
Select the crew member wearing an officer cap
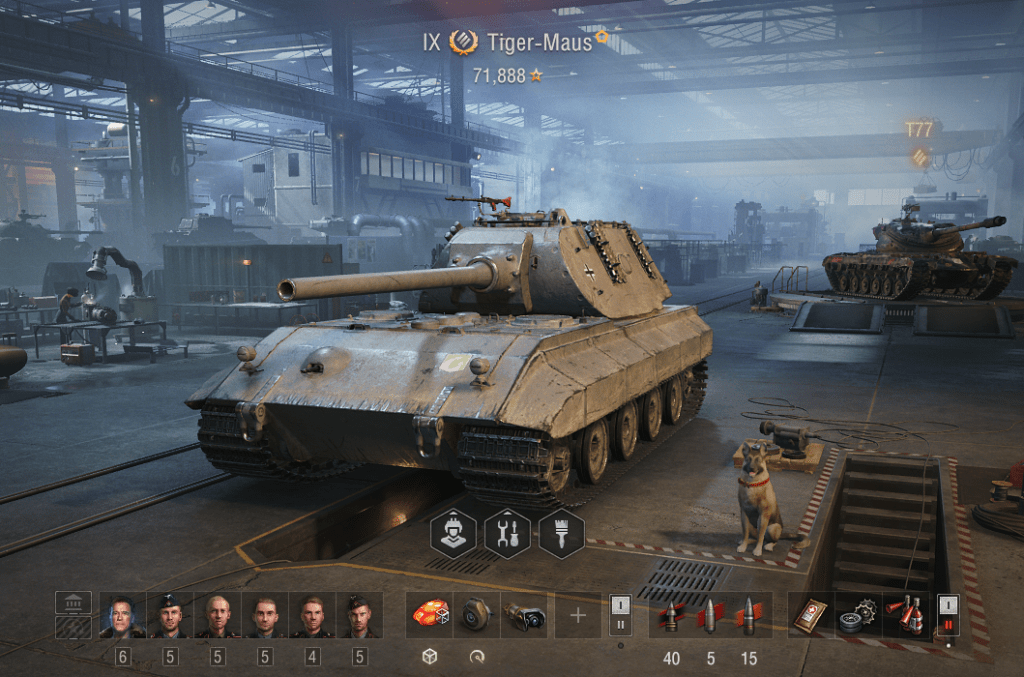170,615
